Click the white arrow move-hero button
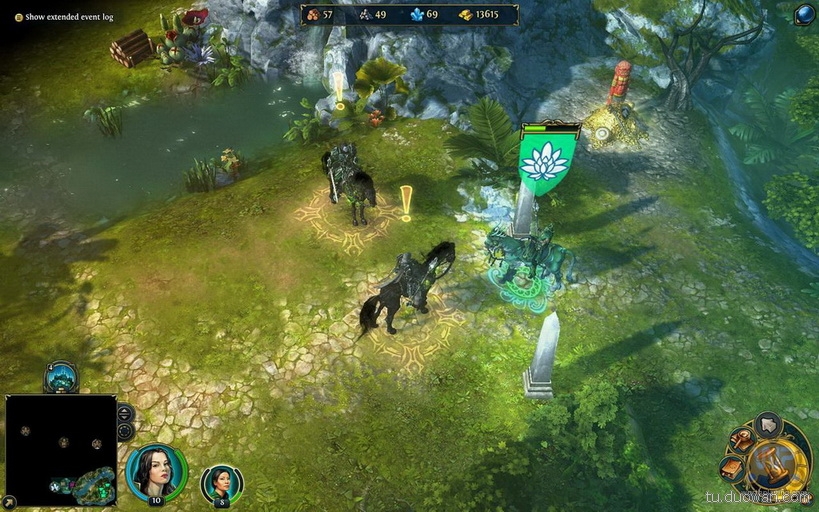The width and height of the screenshot is (819, 512). (x=768, y=425)
